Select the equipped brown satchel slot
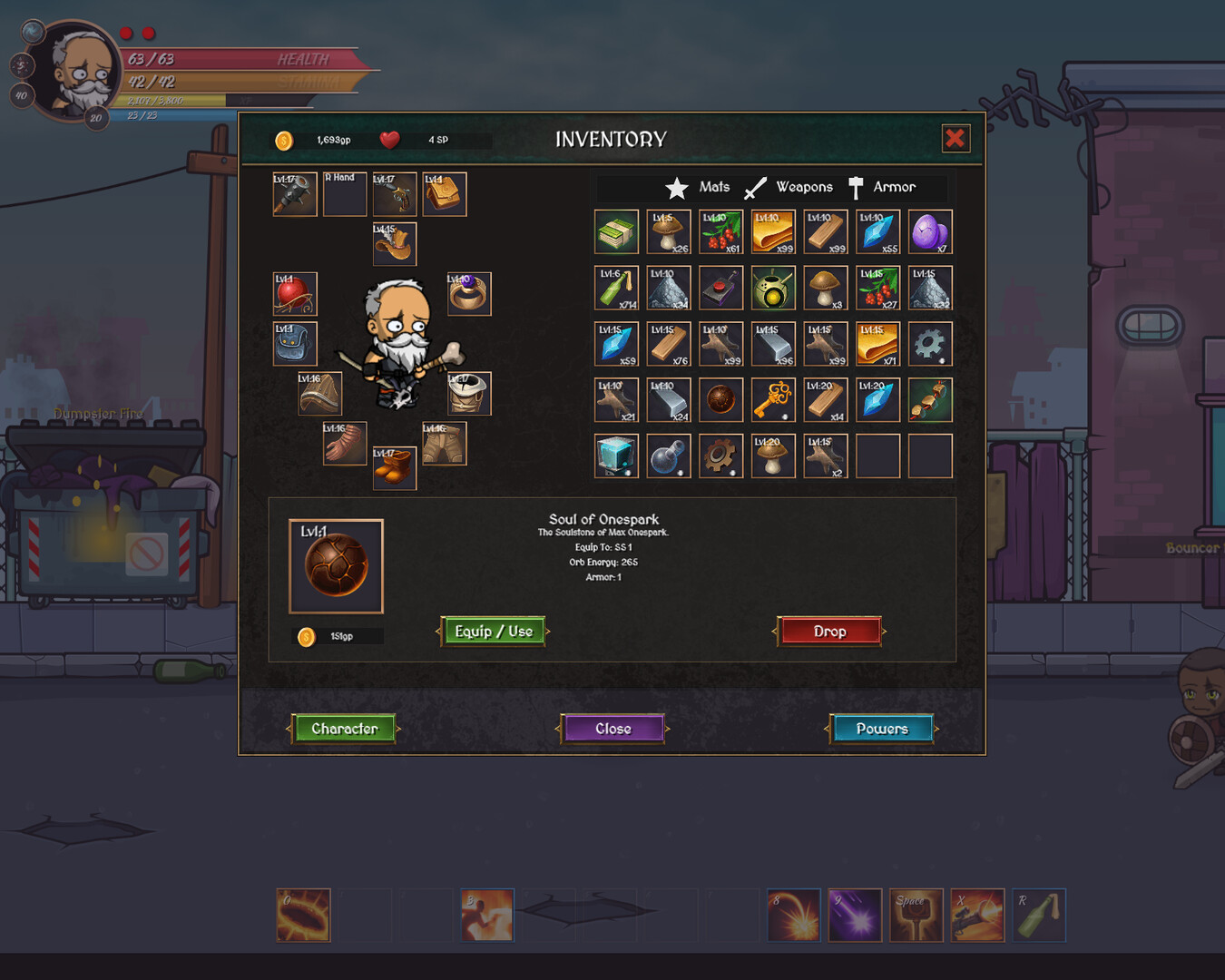1225x980 pixels. (x=445, y=194)
